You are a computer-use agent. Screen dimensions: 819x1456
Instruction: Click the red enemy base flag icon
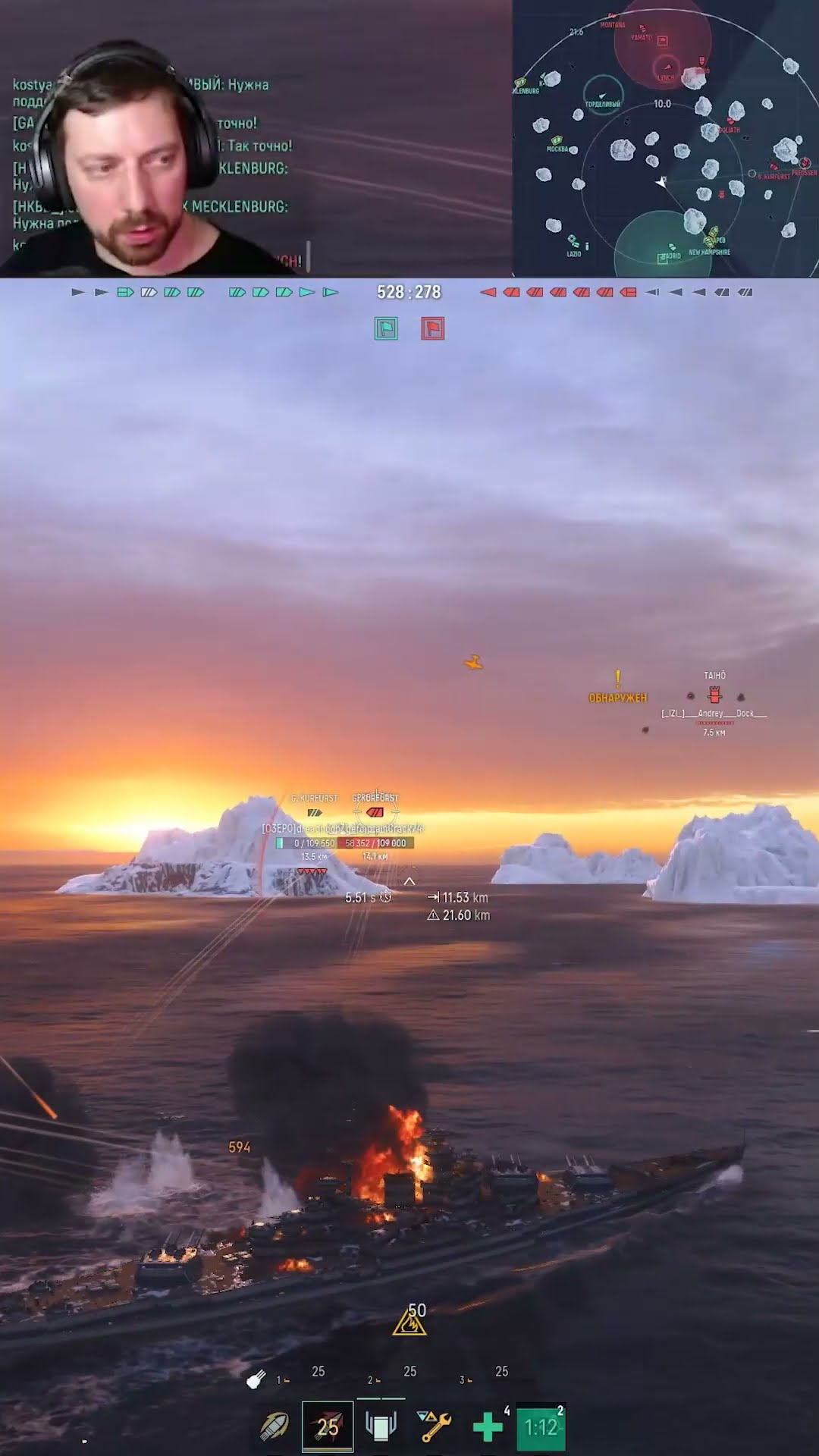[x=432, y=328]
